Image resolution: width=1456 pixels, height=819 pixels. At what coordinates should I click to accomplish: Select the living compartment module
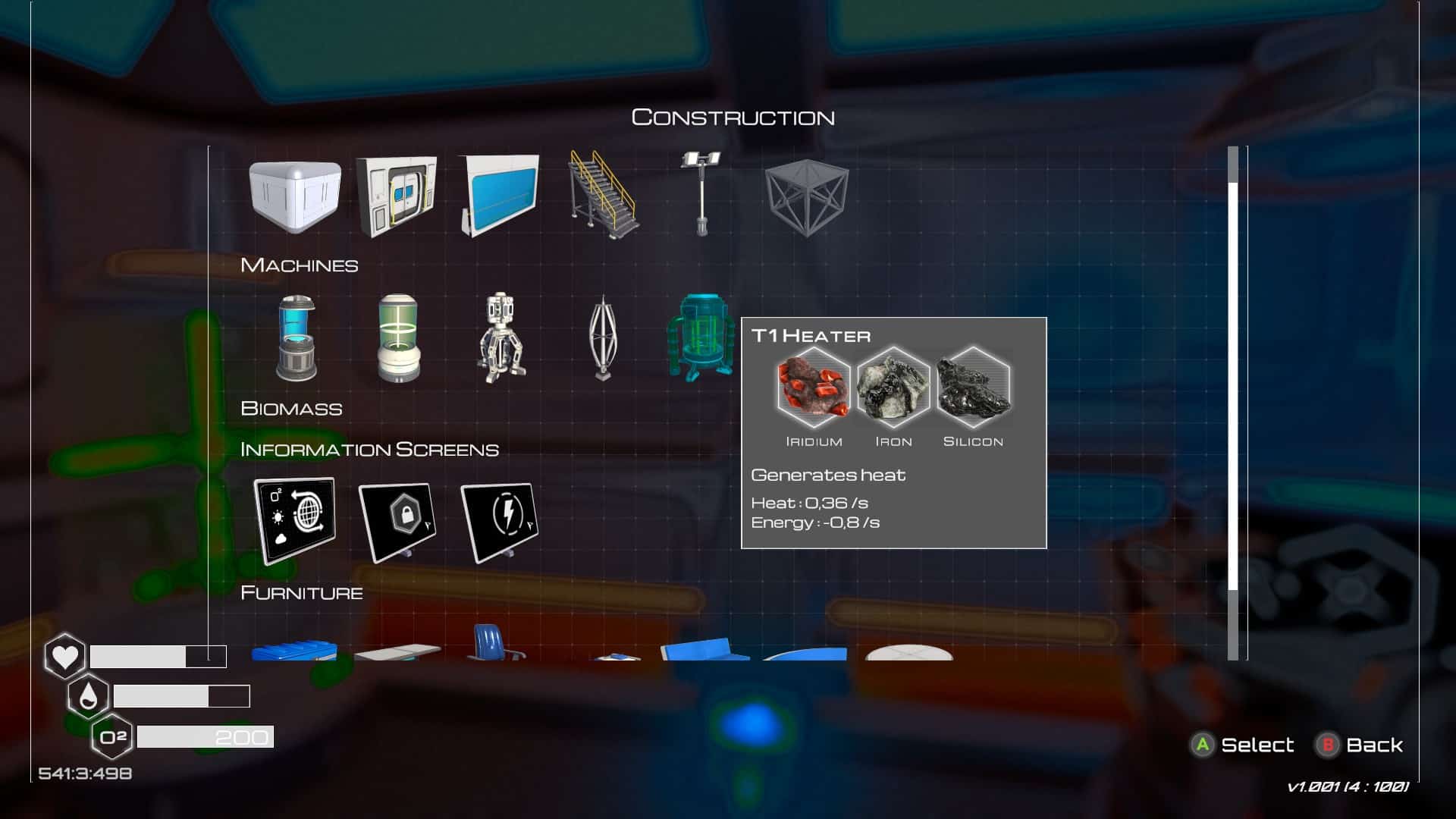coord(294,196)
